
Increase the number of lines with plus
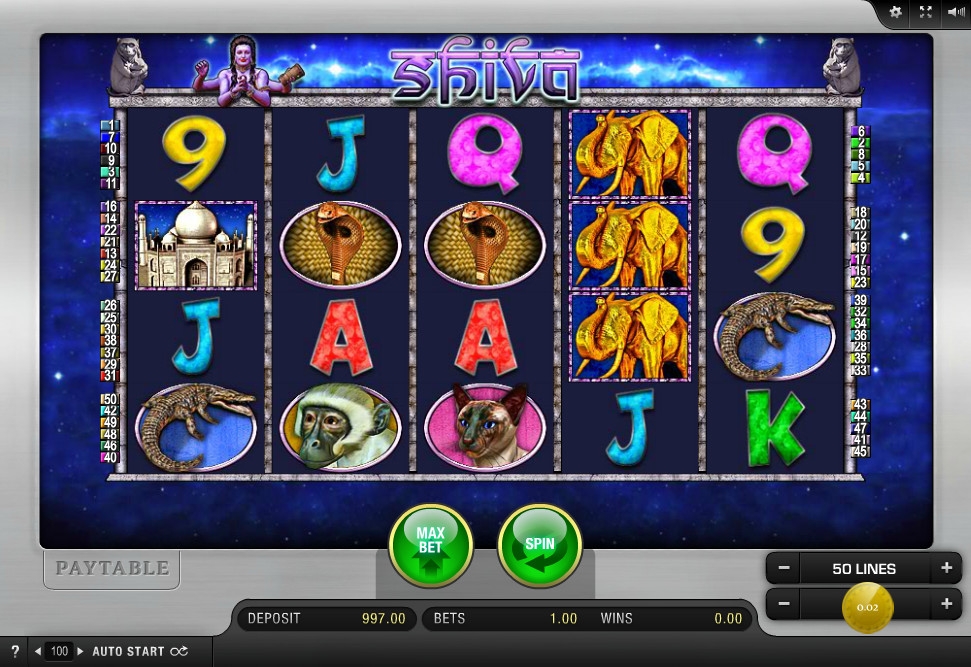click(x=945, y=568)
